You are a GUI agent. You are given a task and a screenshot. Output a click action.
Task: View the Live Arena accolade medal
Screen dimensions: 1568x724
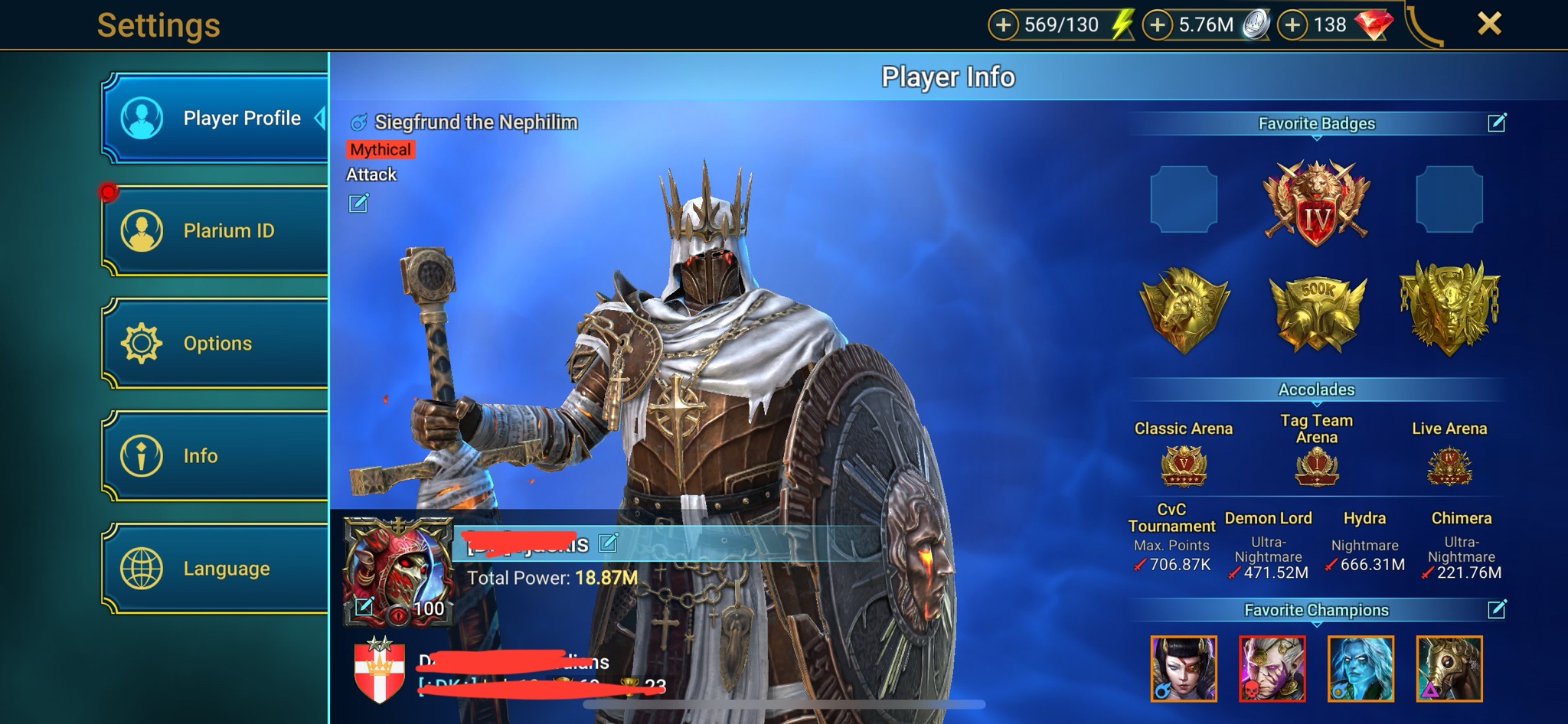click(1449, 465)
